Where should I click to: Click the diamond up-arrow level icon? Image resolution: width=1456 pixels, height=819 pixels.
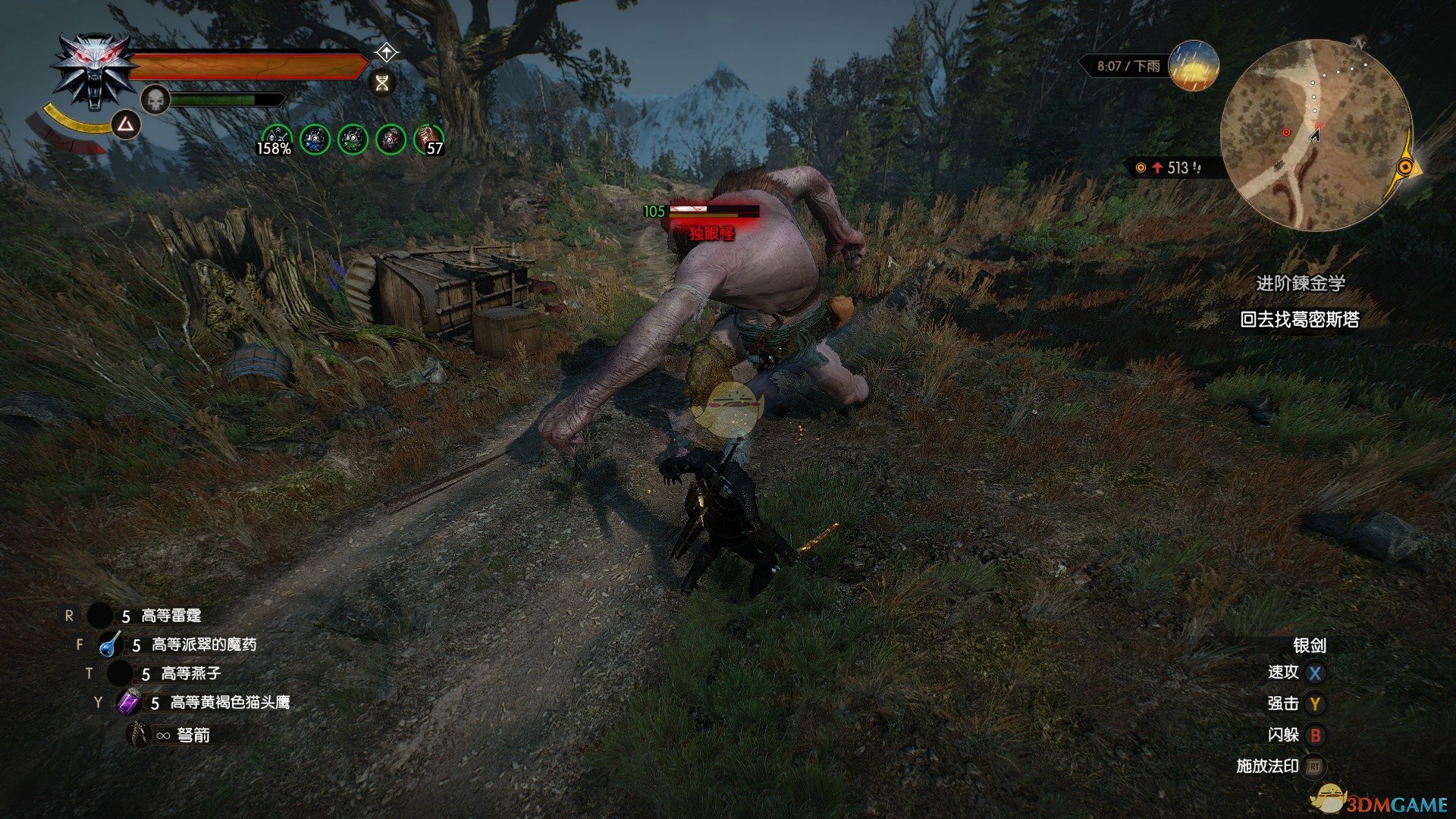point(387,52)
